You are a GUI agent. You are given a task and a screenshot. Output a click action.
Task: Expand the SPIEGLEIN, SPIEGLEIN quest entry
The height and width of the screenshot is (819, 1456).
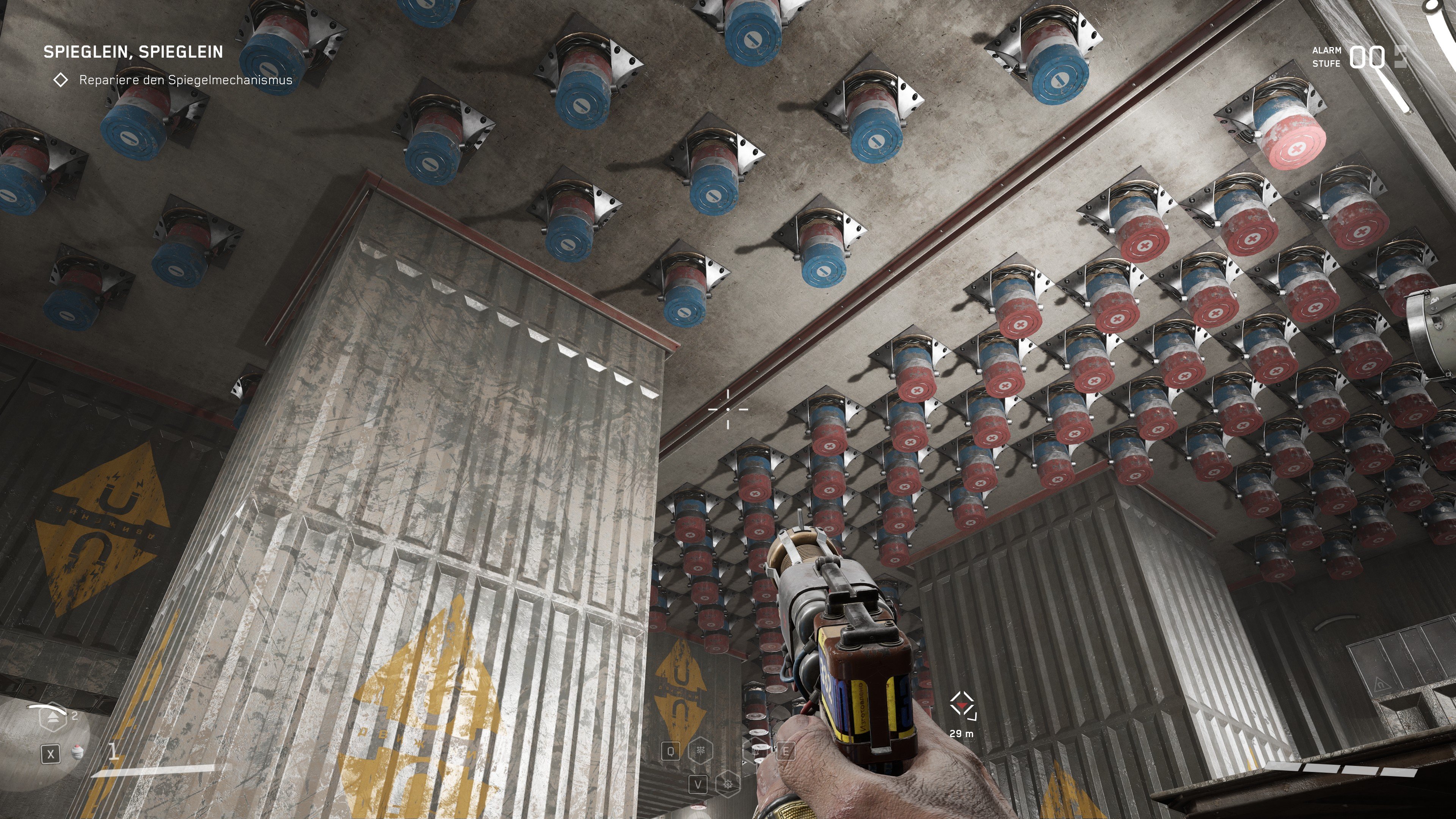pyautogui.click(x=133, y=51)
